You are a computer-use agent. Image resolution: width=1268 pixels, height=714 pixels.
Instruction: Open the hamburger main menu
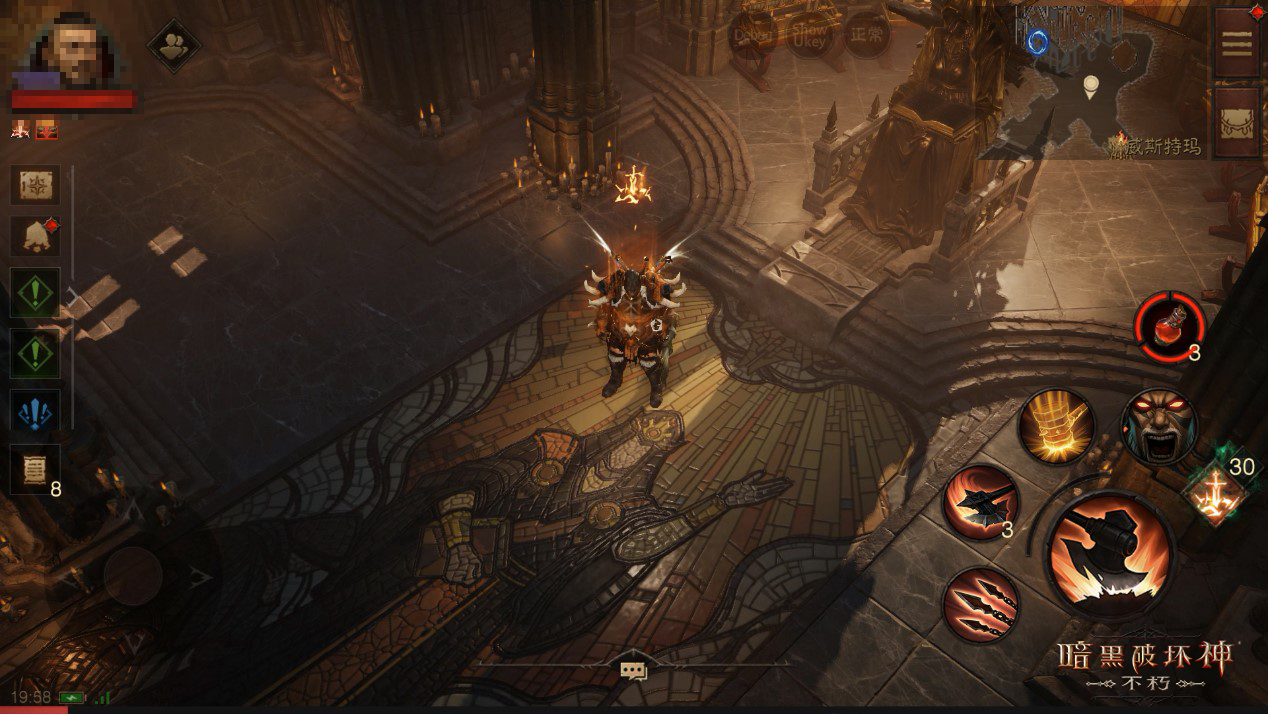click(1237, 42)
